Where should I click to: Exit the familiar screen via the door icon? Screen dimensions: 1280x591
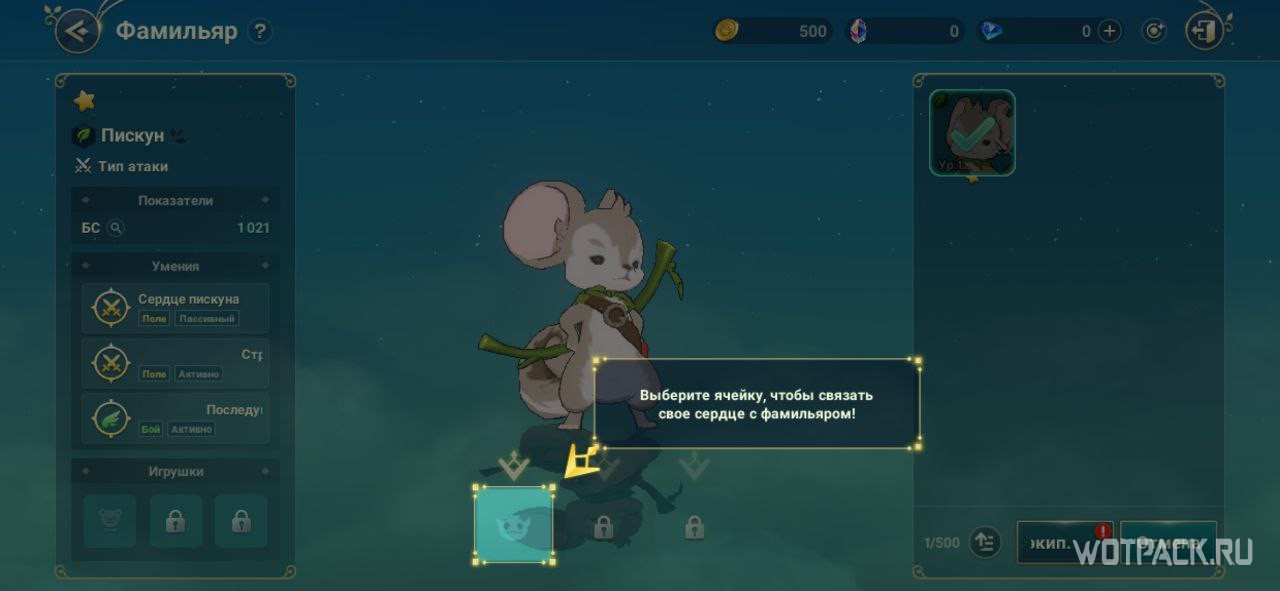tap(1204, 31)
